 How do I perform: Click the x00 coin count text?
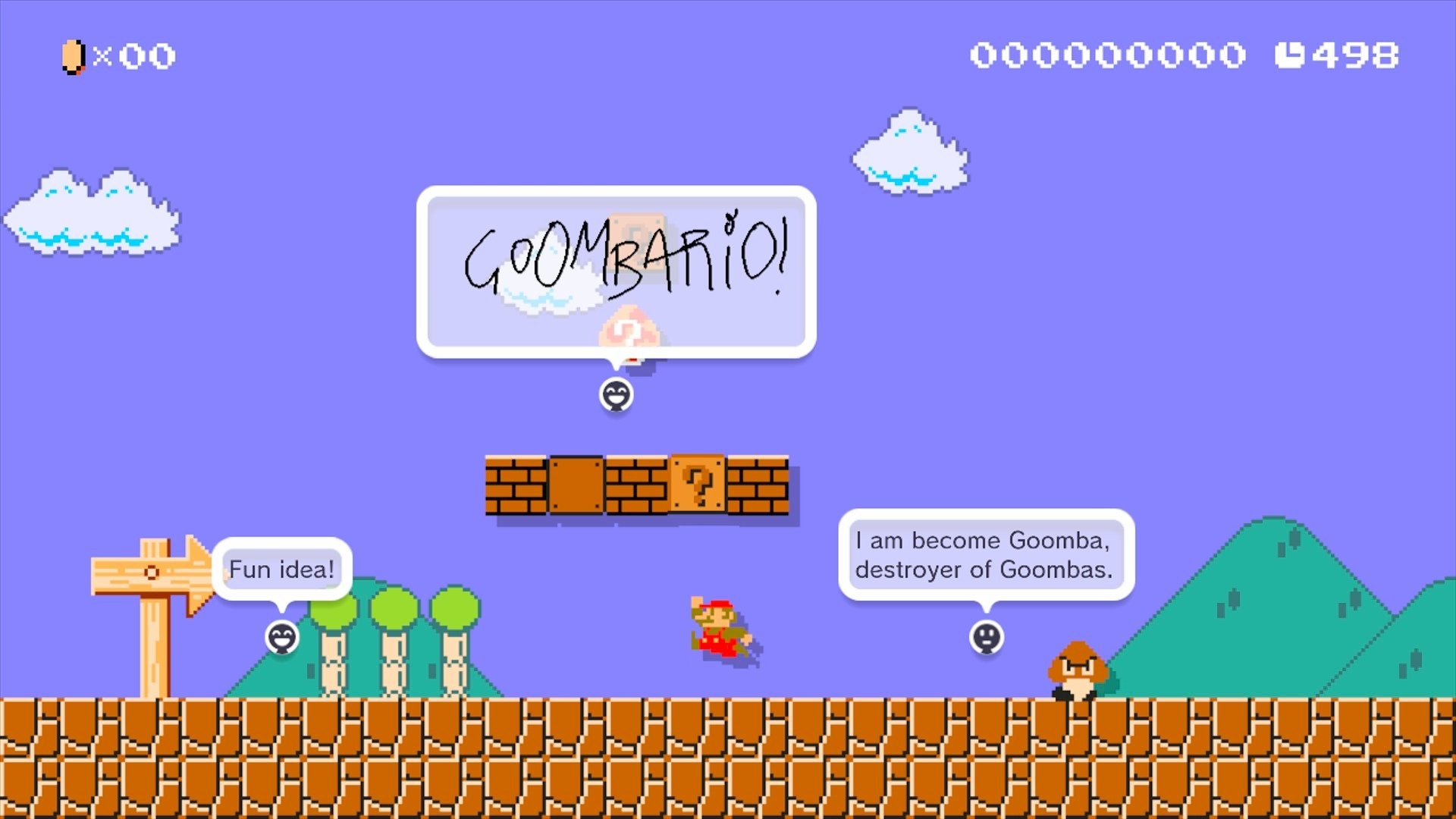[x=140, y=55]
